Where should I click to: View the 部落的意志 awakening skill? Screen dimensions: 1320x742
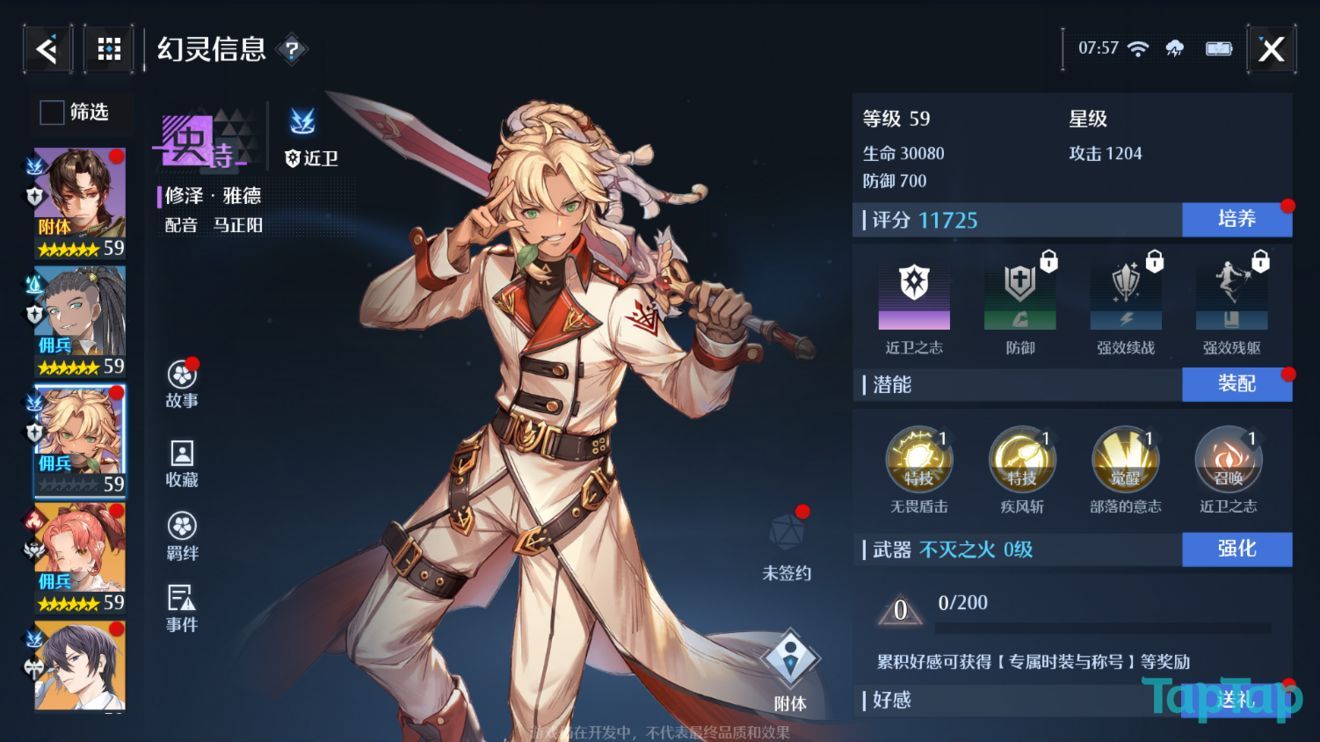click(x=1125, y=459)
